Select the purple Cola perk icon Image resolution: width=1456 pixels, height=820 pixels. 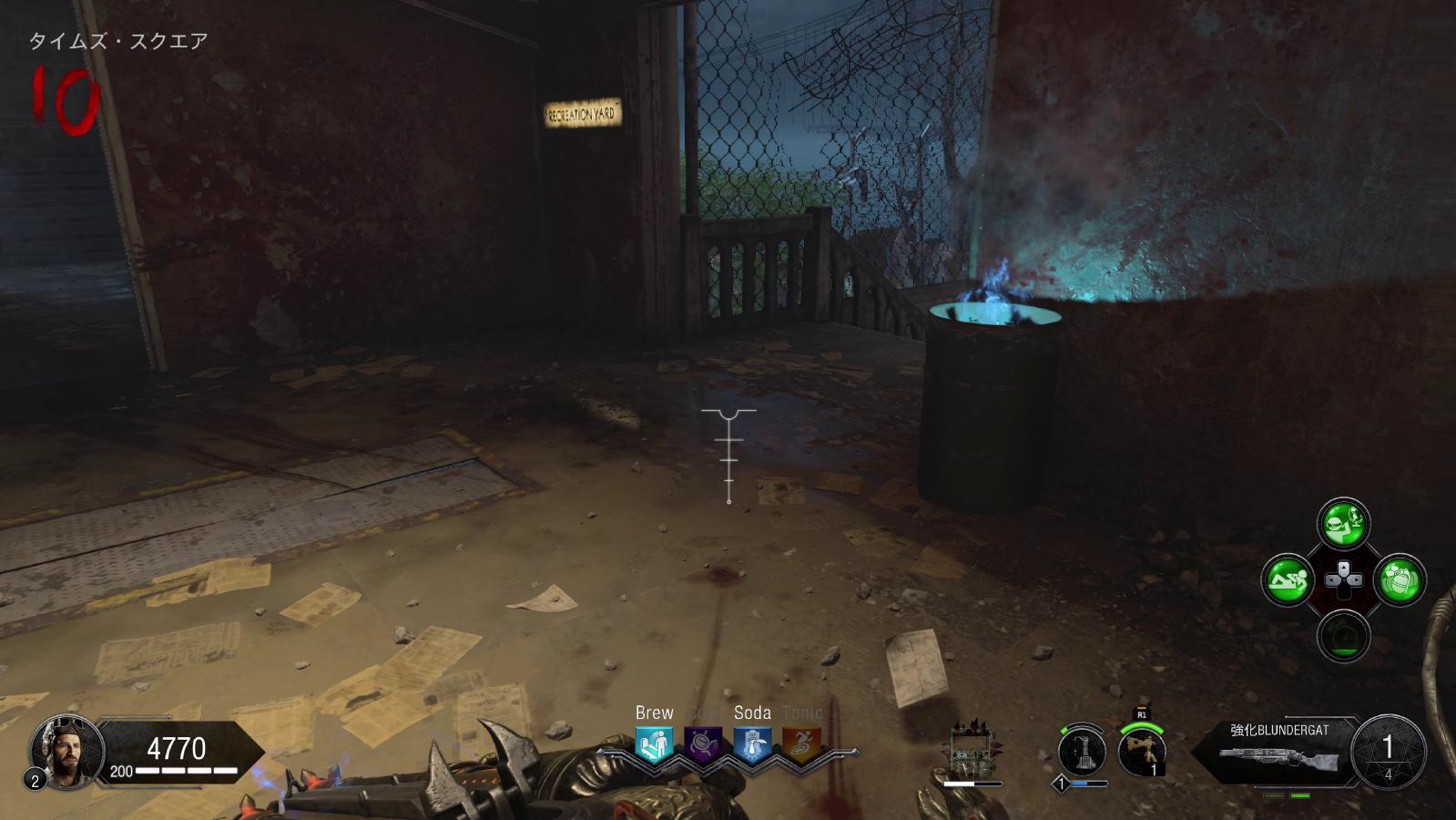point(703,744)
